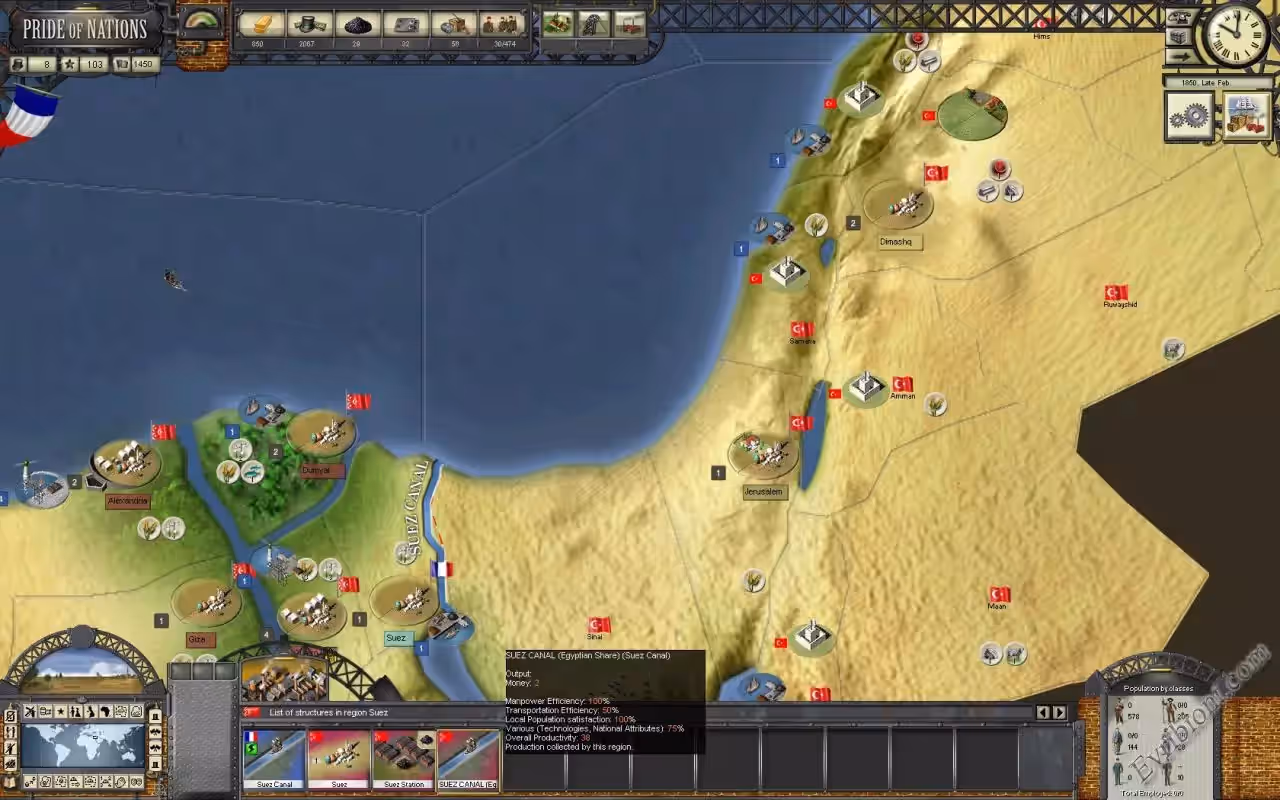
Task: Click the world minimap
Action: (83, 746)
